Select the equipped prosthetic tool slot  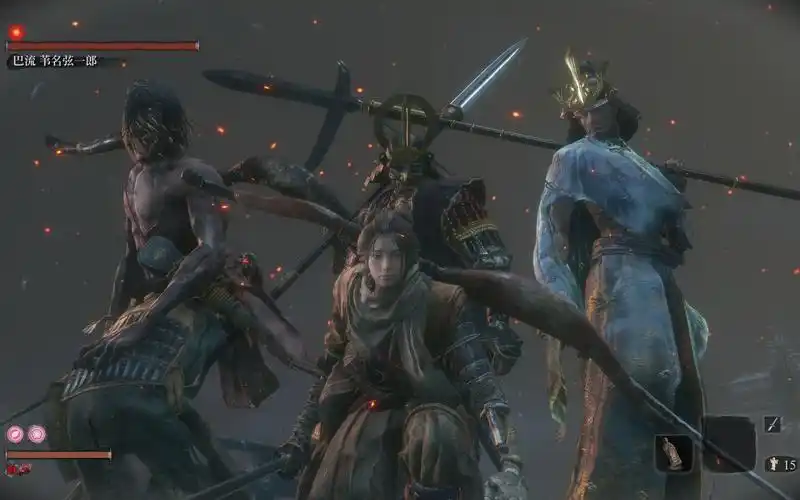[672, 453]
